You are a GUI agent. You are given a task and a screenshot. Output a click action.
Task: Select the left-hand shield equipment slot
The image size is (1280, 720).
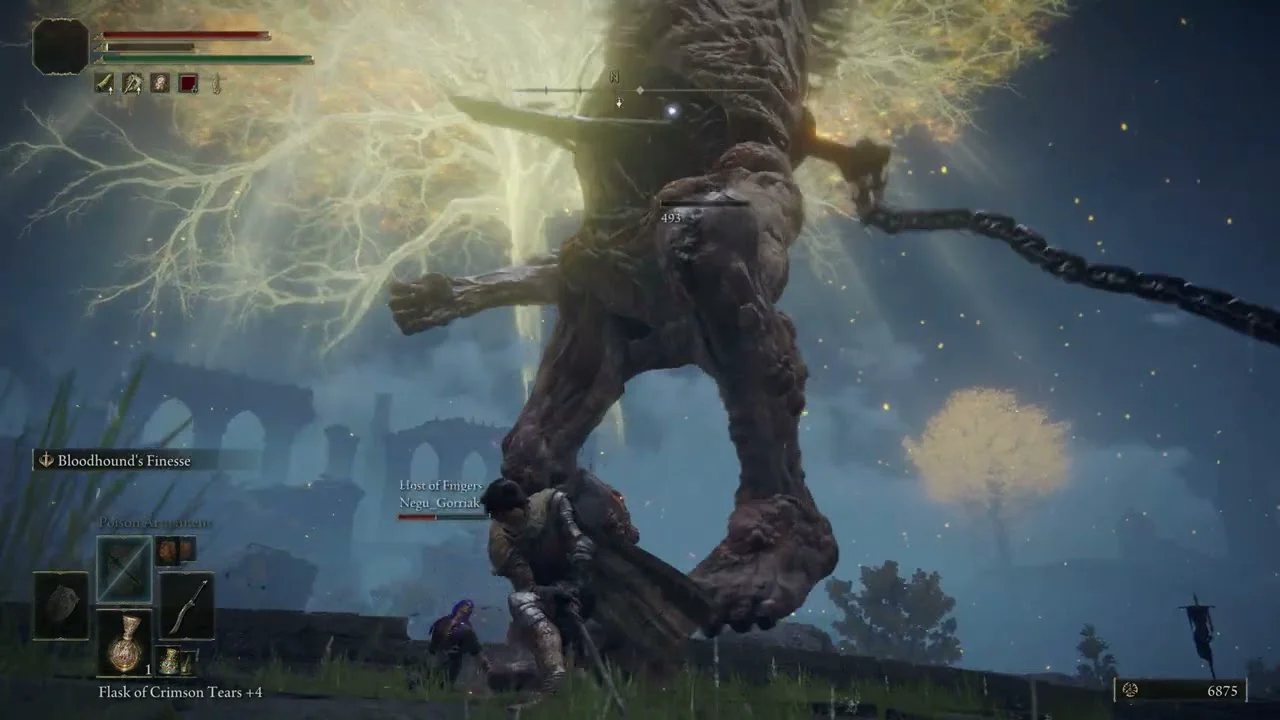tap(61, 606)
